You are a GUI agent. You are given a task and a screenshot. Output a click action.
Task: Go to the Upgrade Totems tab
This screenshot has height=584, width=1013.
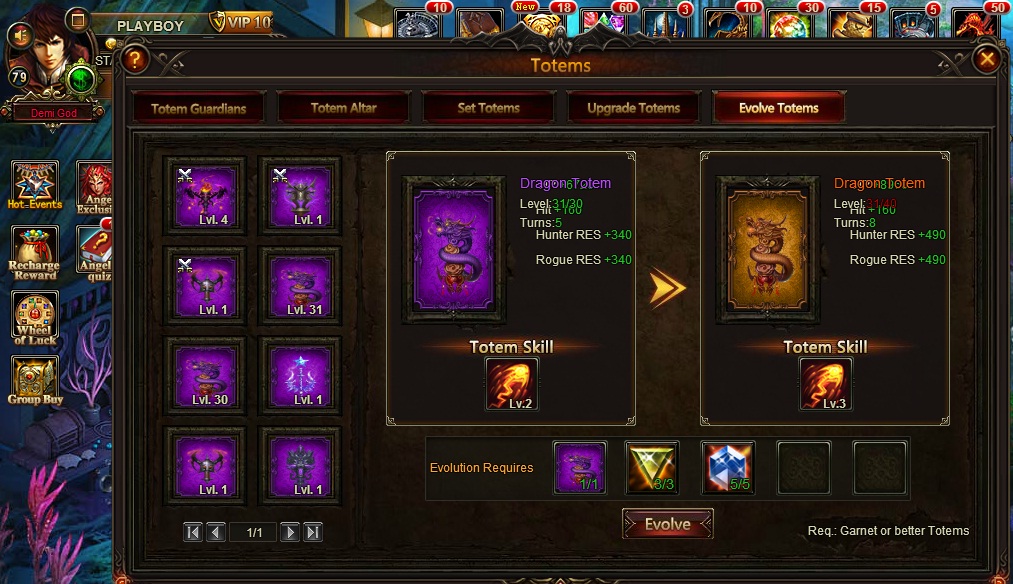coord(633,108)
